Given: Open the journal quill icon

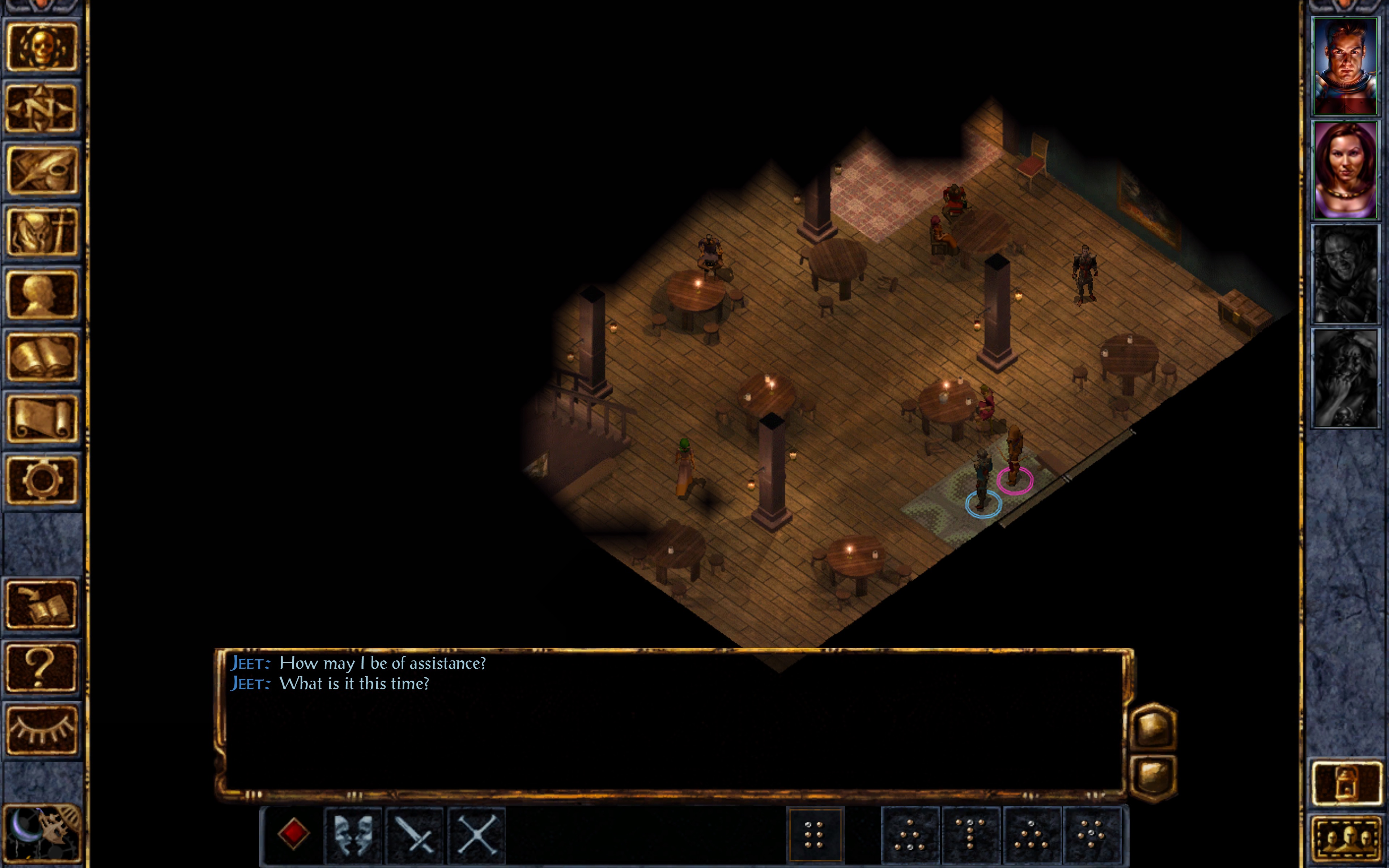Looking at the screenshot, I should point(41,170).
